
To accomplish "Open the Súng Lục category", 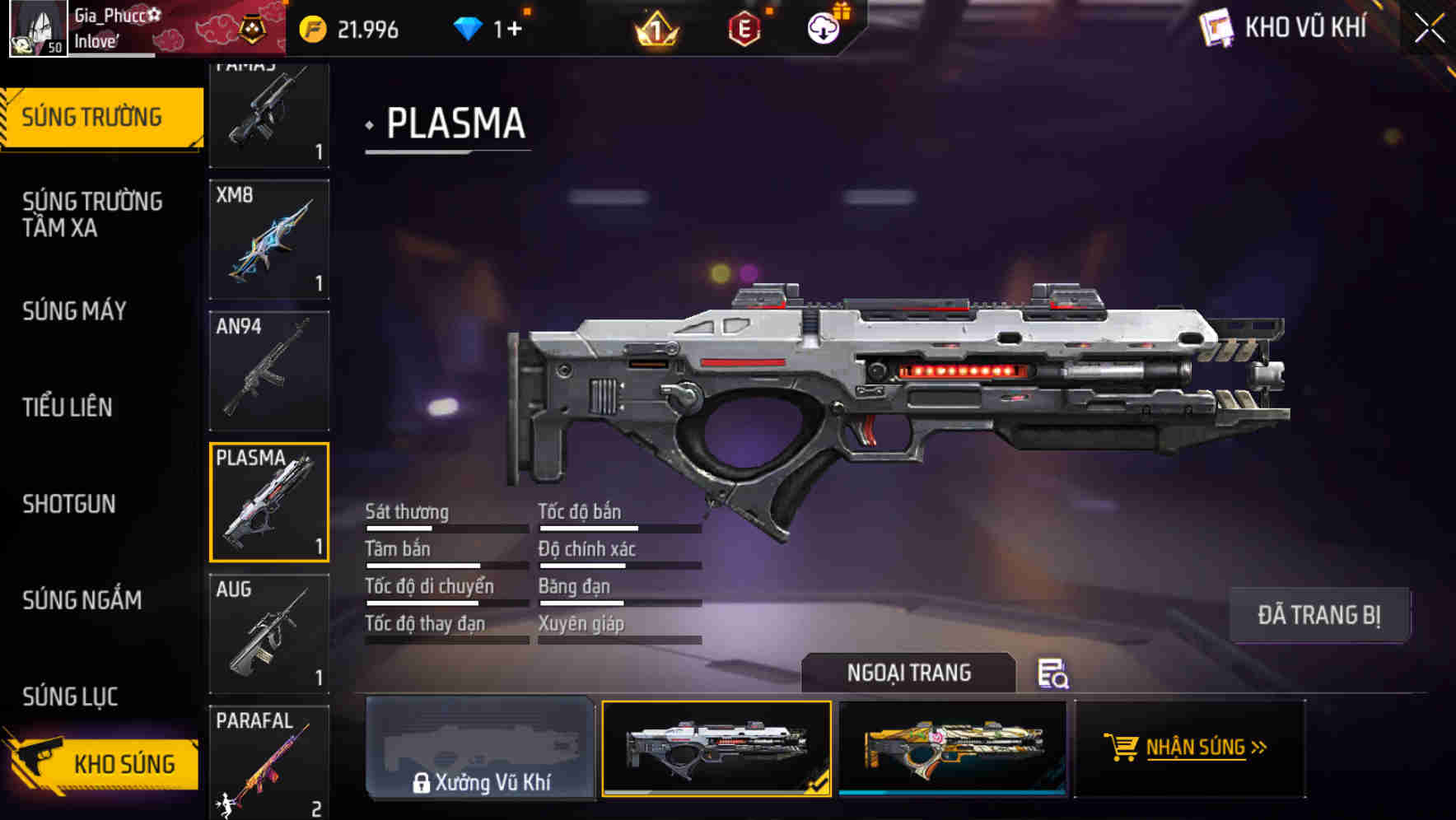I will (x=71, y=697).
